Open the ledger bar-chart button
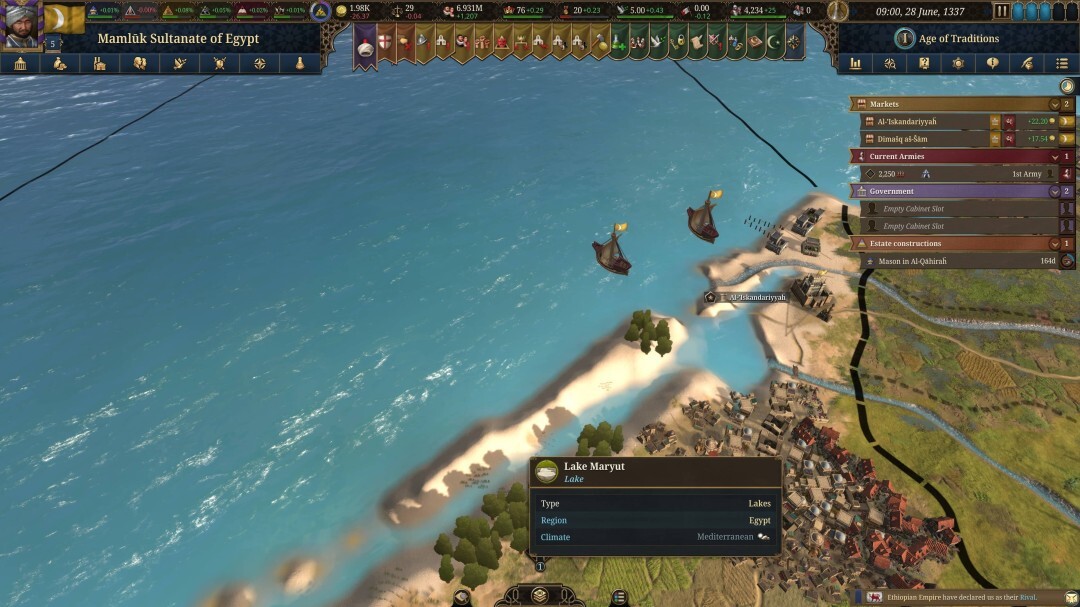 pos(856,63)
